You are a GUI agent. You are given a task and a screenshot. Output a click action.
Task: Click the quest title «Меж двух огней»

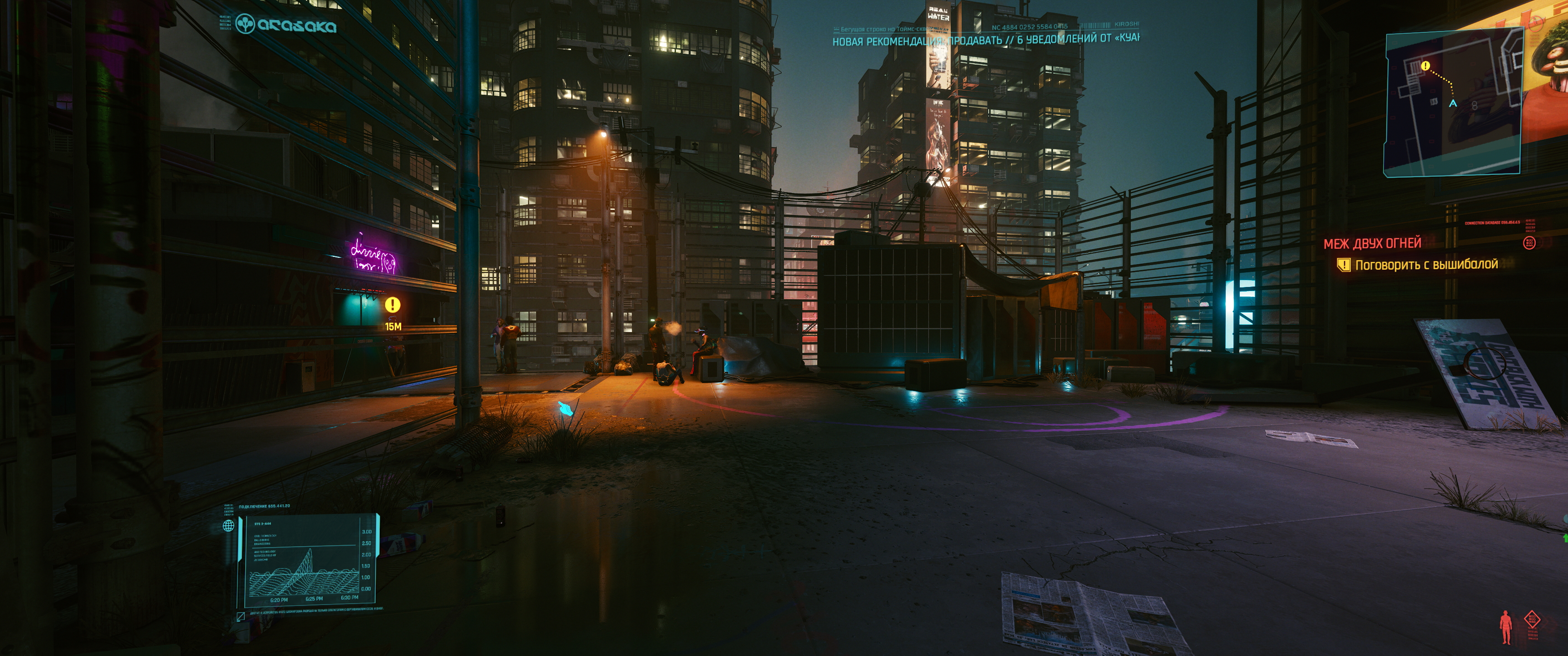click(x=1372, y=243)
